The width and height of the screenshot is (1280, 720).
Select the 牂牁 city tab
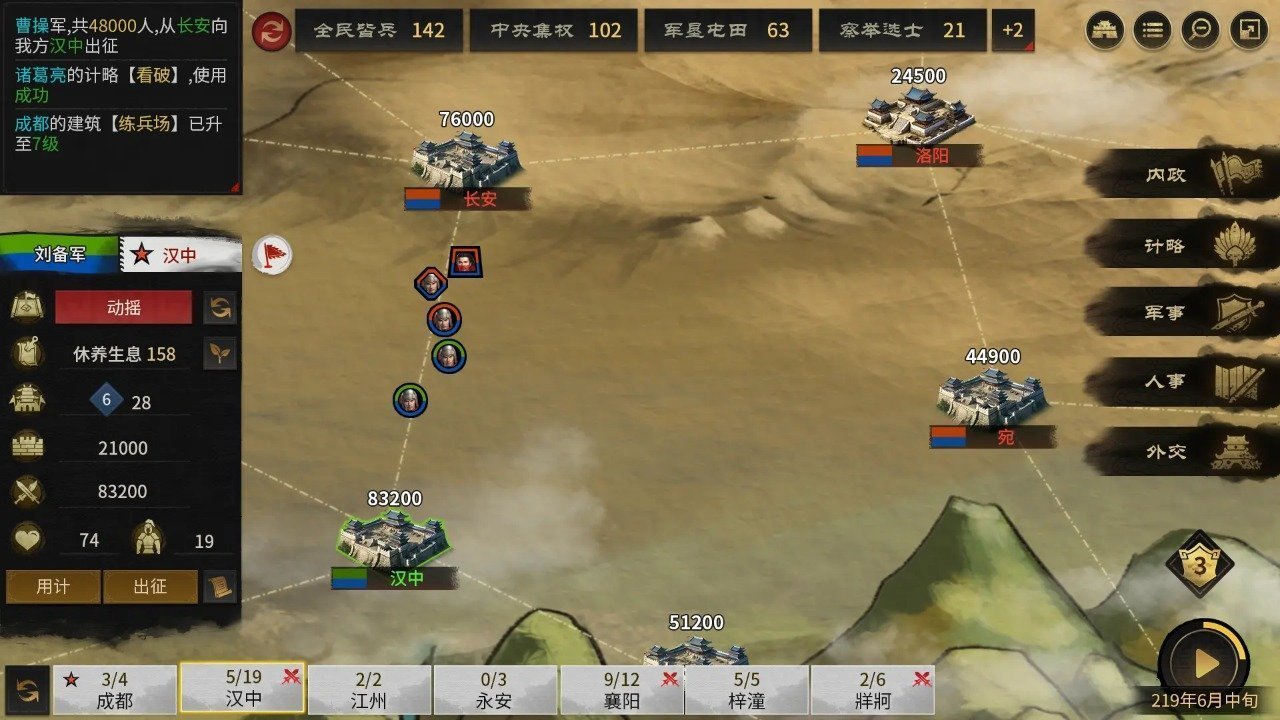pyautogui.click(x=873, y=690)
